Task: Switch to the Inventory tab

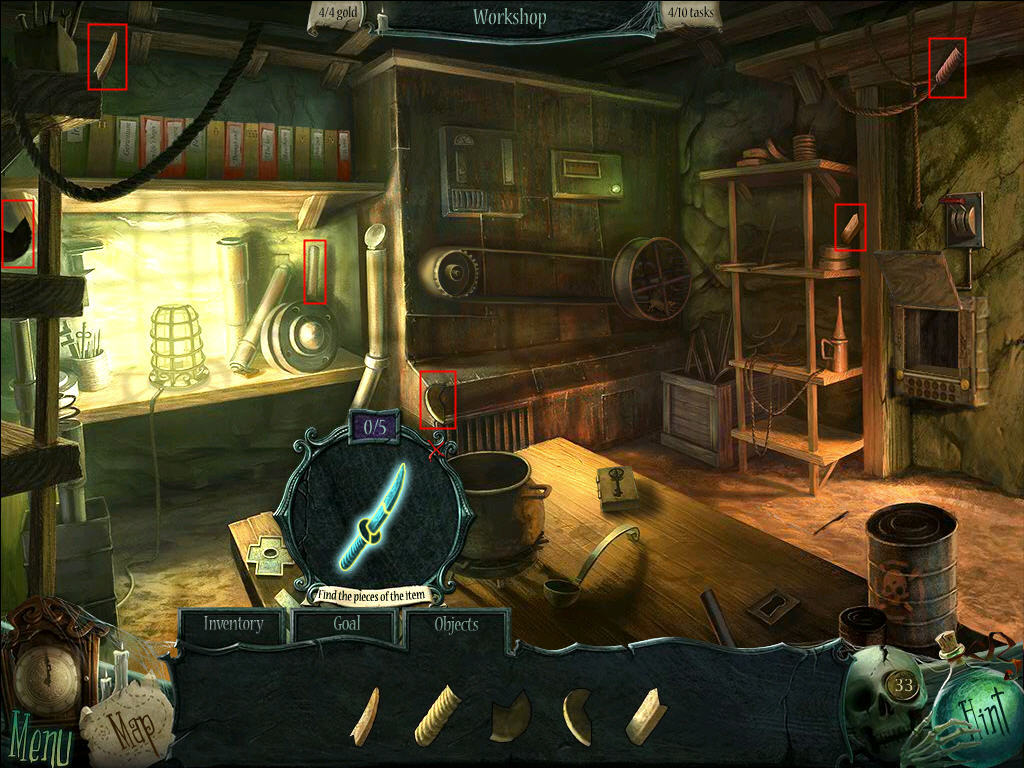Action: point(233,624)
